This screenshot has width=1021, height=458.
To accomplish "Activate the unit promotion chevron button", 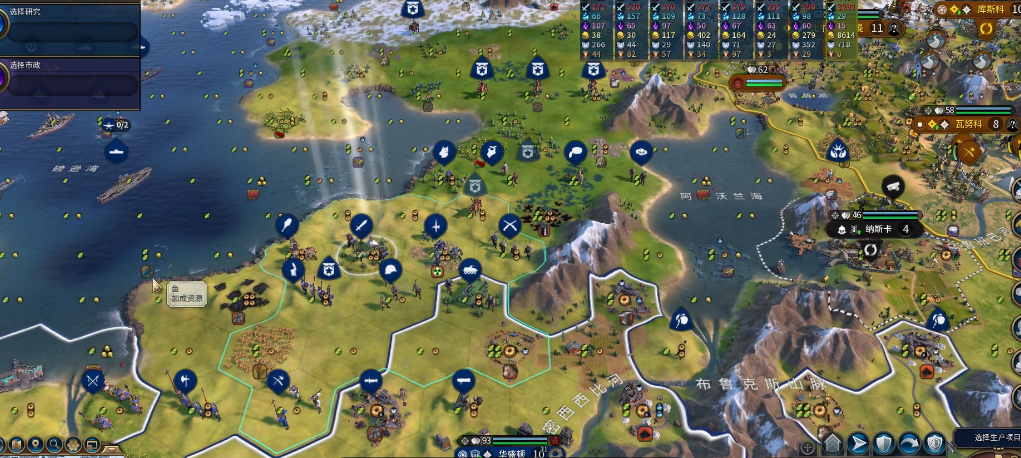I will [x=831, y=443].
